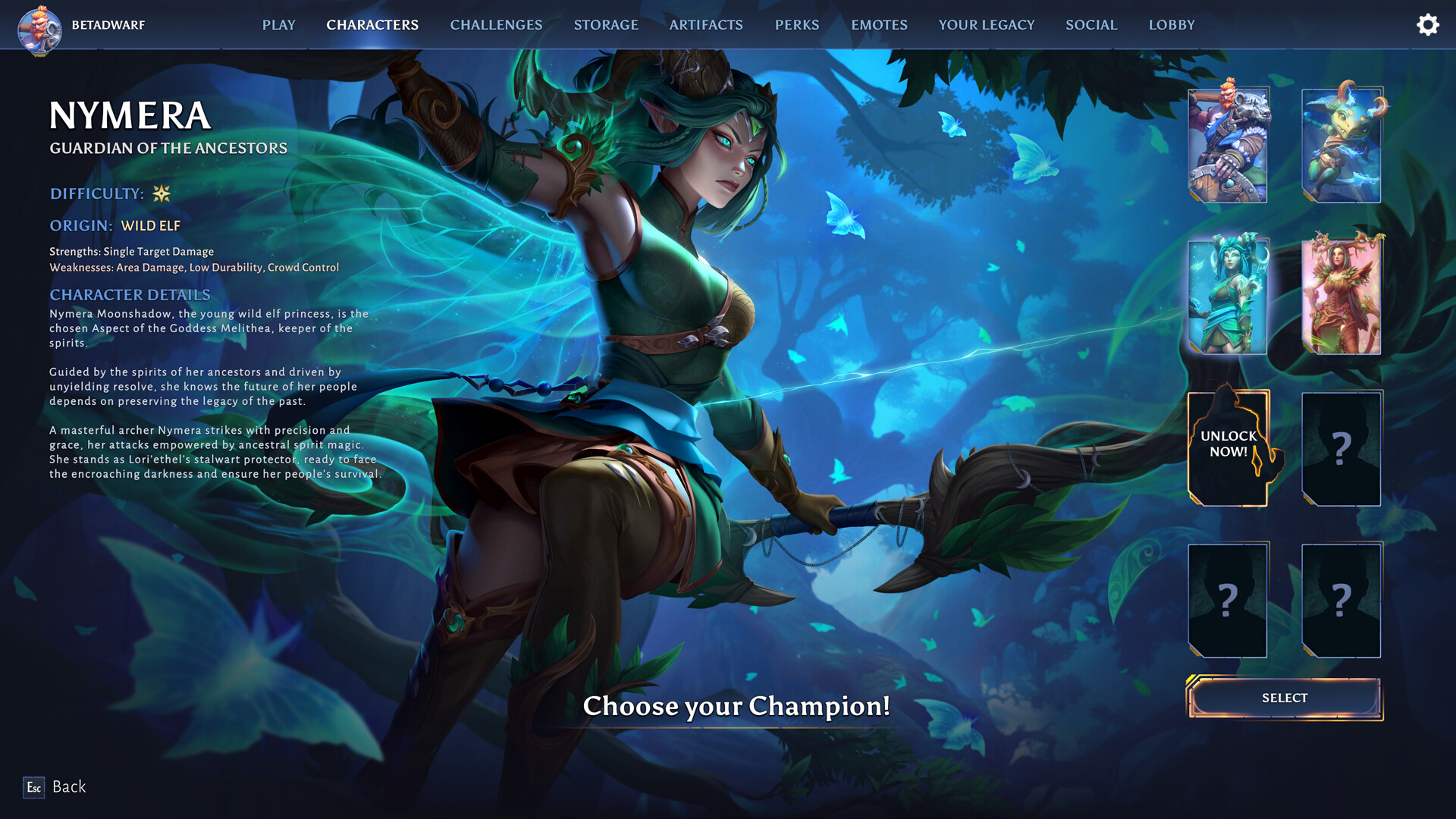Open the EMOTES section
The image size is (1456, 819).
tap(879, 24)
